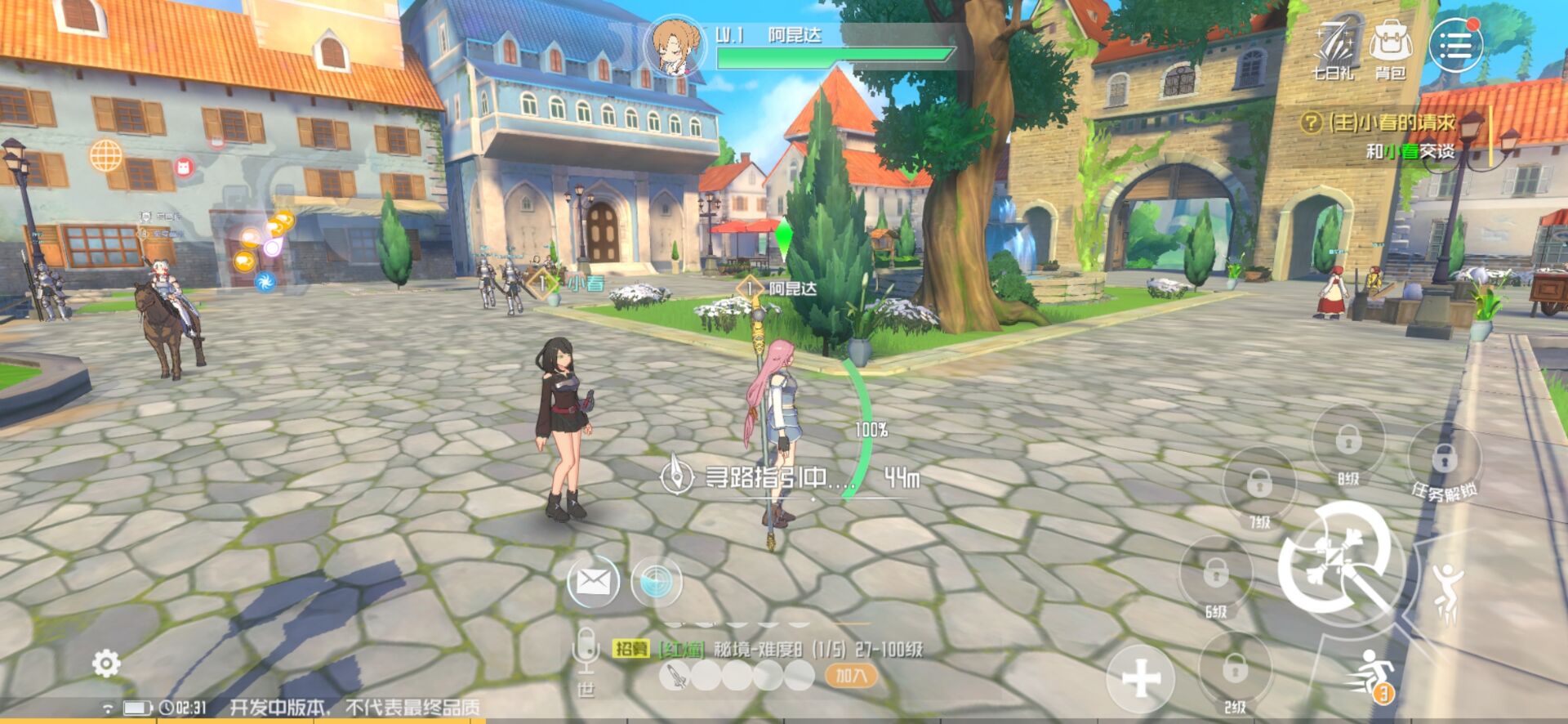Join the recruiting team with 加入

(x=851, y=676)
